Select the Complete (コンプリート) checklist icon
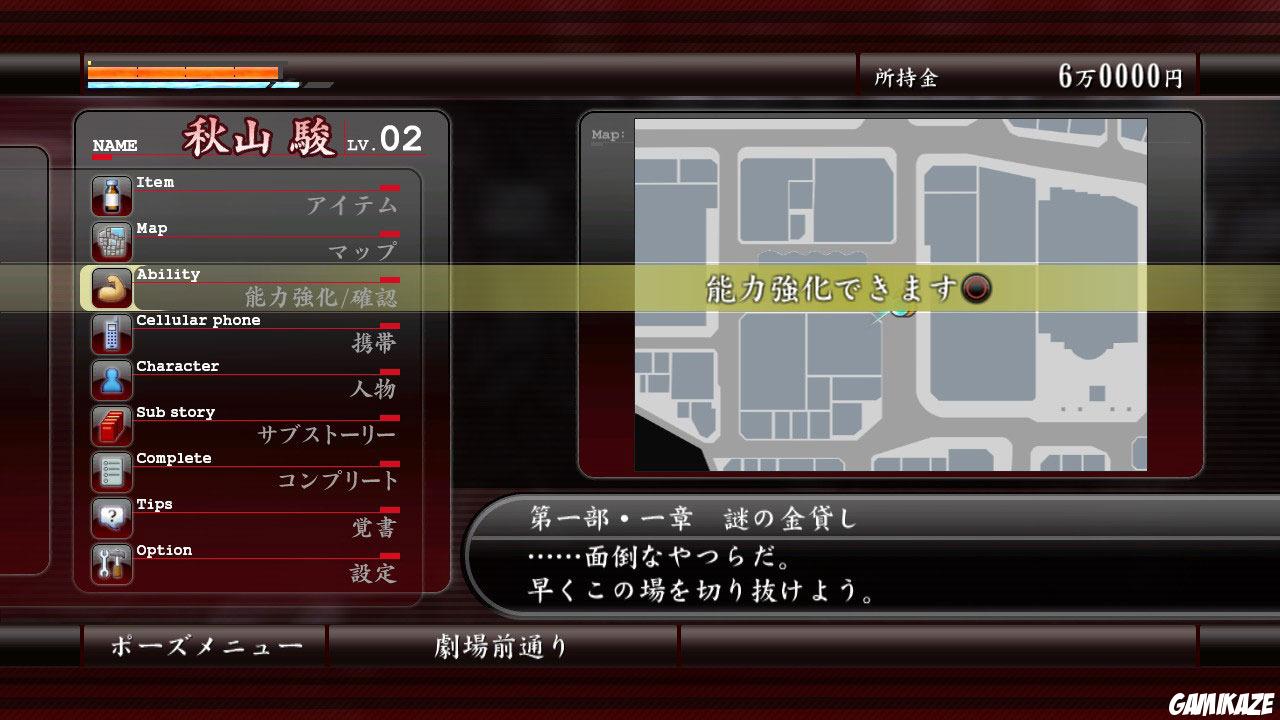The image size is (1280, 720). (x=111, y=472)
